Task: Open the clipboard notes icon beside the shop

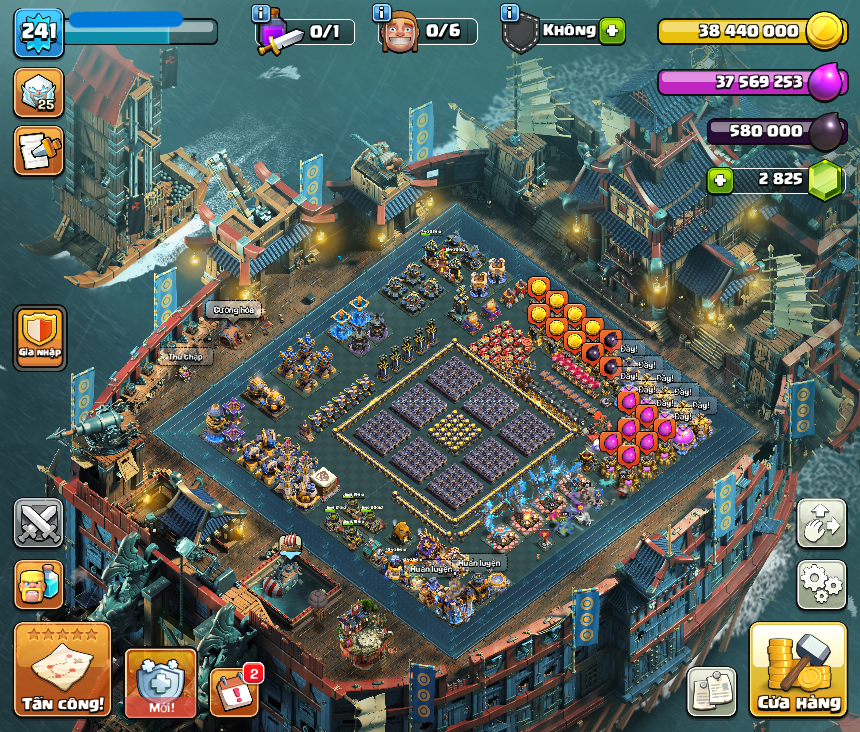Action: click(x=711, y=691)
